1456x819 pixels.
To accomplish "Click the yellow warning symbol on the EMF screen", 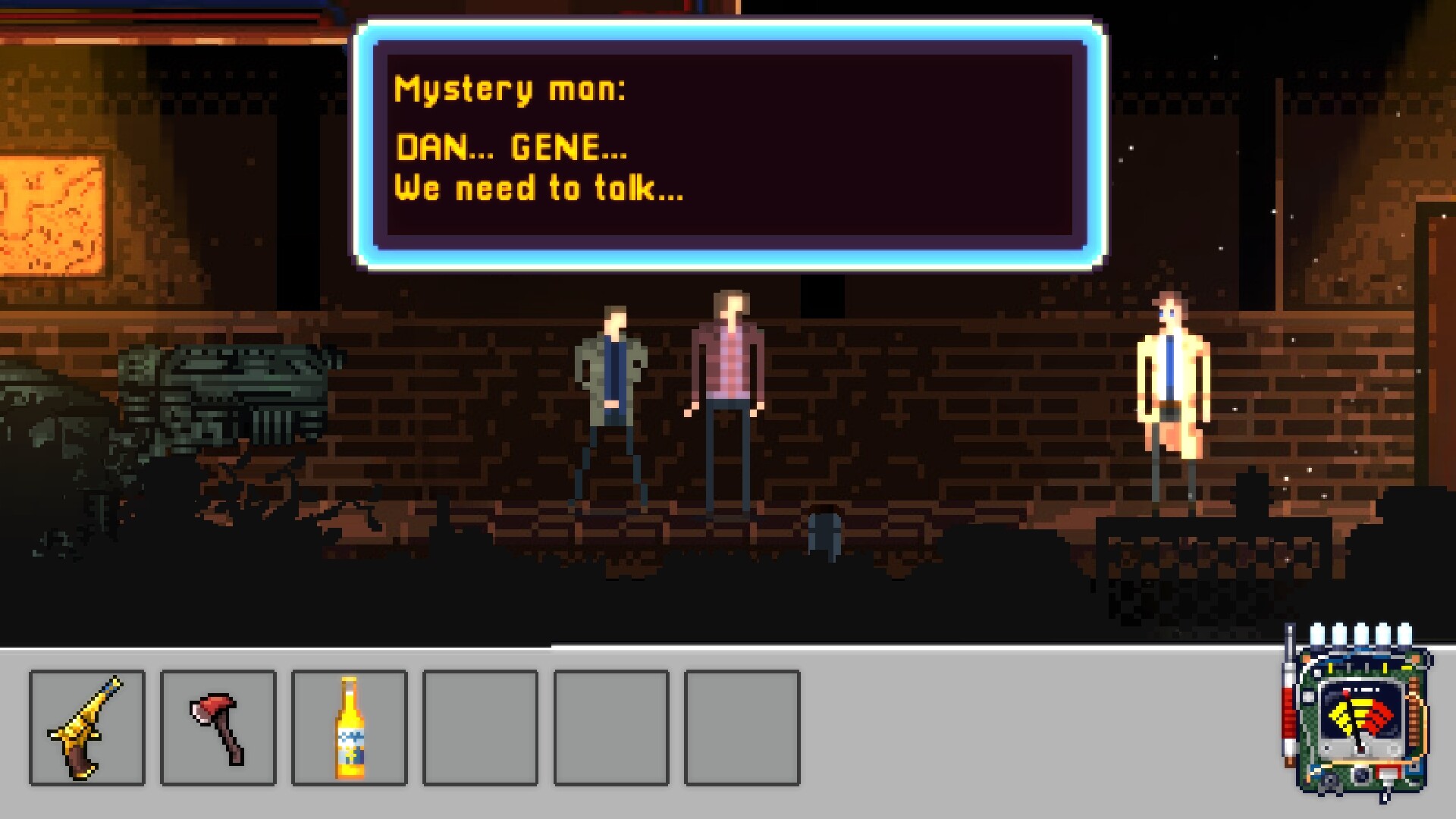I will (x=1344, y=717).
